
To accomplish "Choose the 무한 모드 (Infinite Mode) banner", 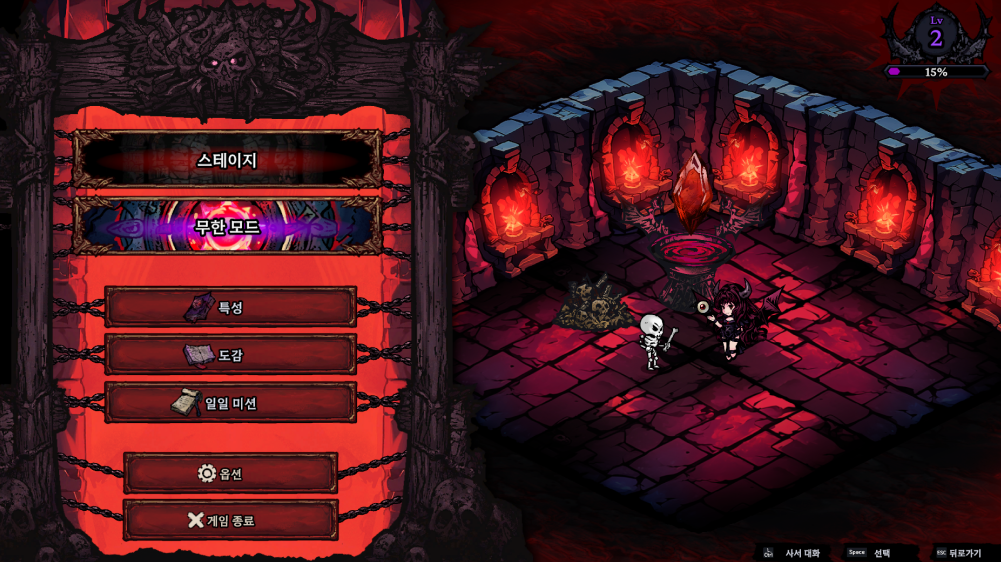I will [x=227, y=226].
